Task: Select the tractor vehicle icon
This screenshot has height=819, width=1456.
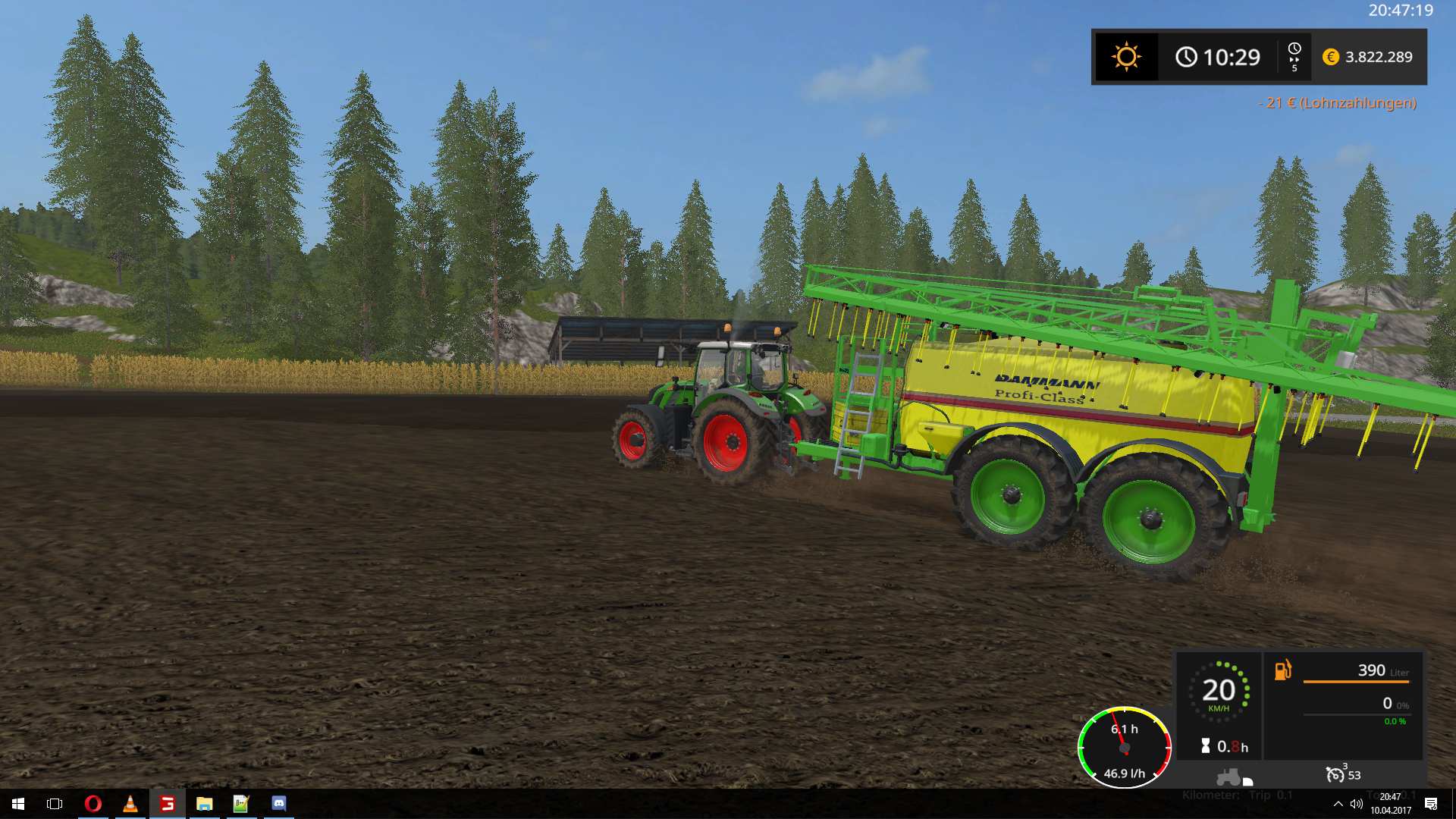Action: pyautogui.click(x=1229, y=777)
